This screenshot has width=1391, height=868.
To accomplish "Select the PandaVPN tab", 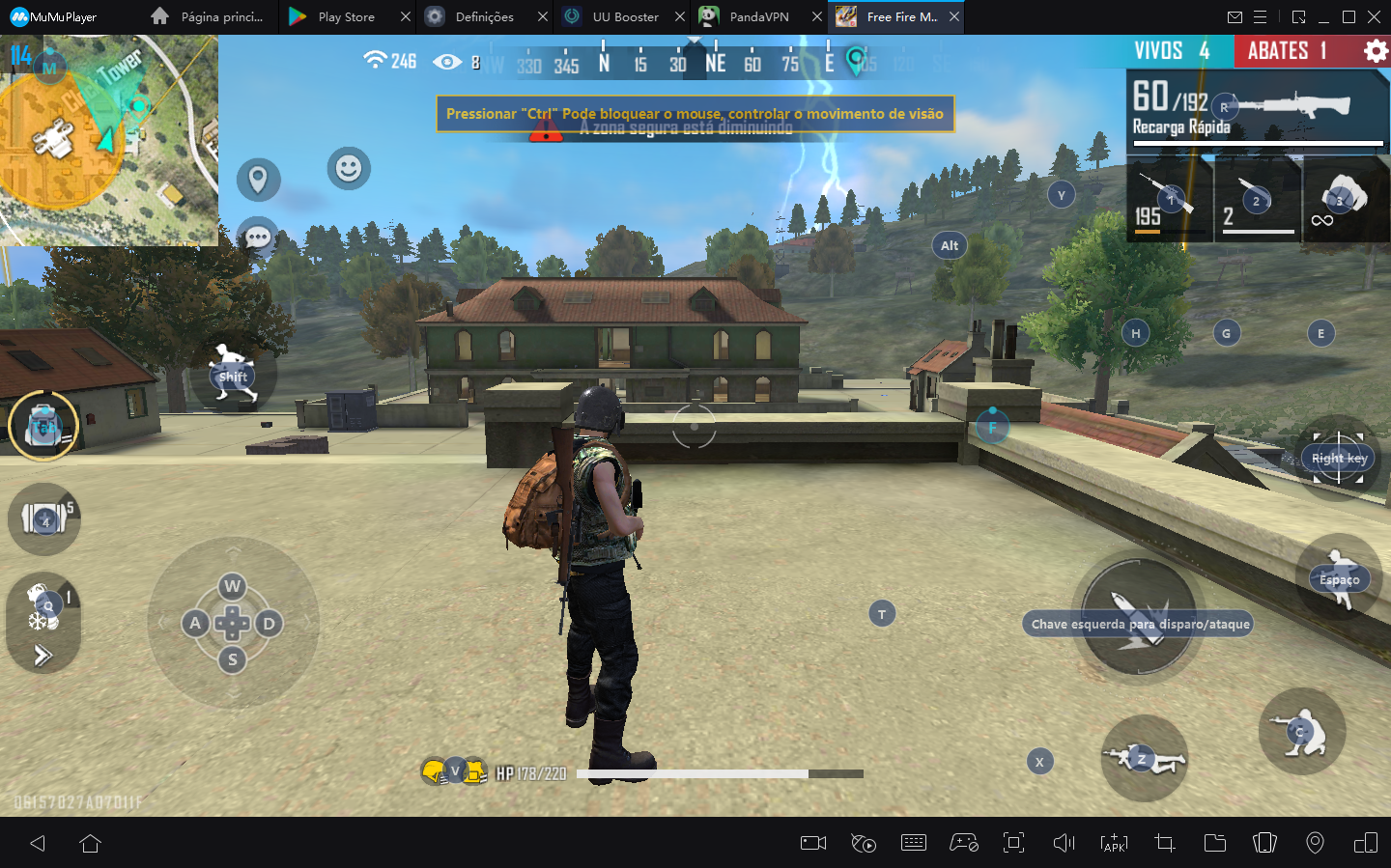I will tap(758, 16).
